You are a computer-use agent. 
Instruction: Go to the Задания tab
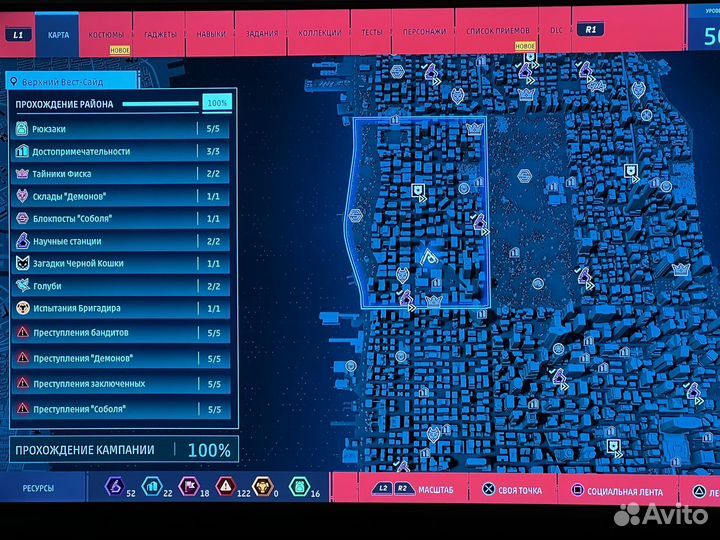click(x=262, y=33)
